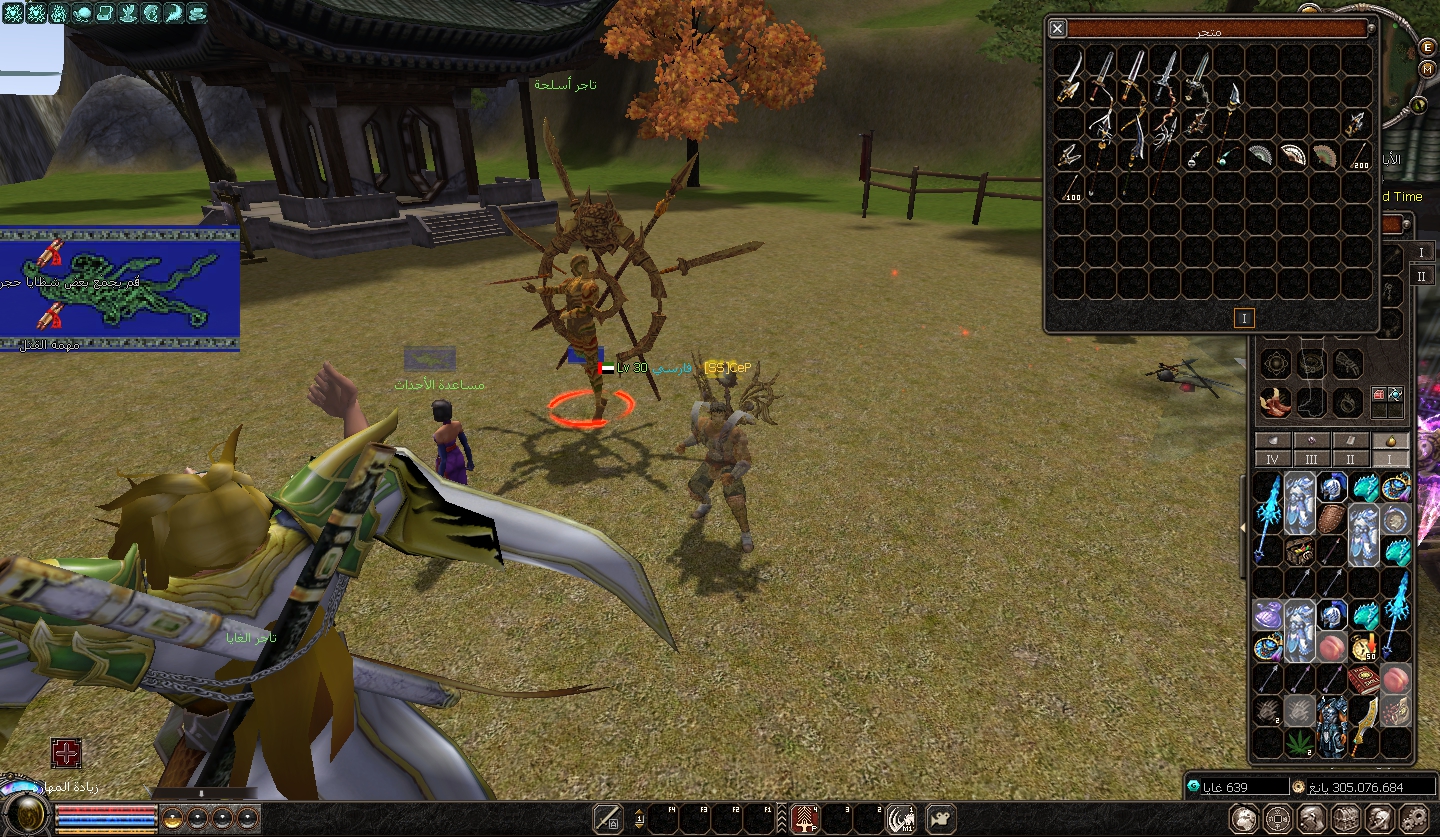
Task: Open the teal bag icon in the top-left row
Action: pos(82,13)
